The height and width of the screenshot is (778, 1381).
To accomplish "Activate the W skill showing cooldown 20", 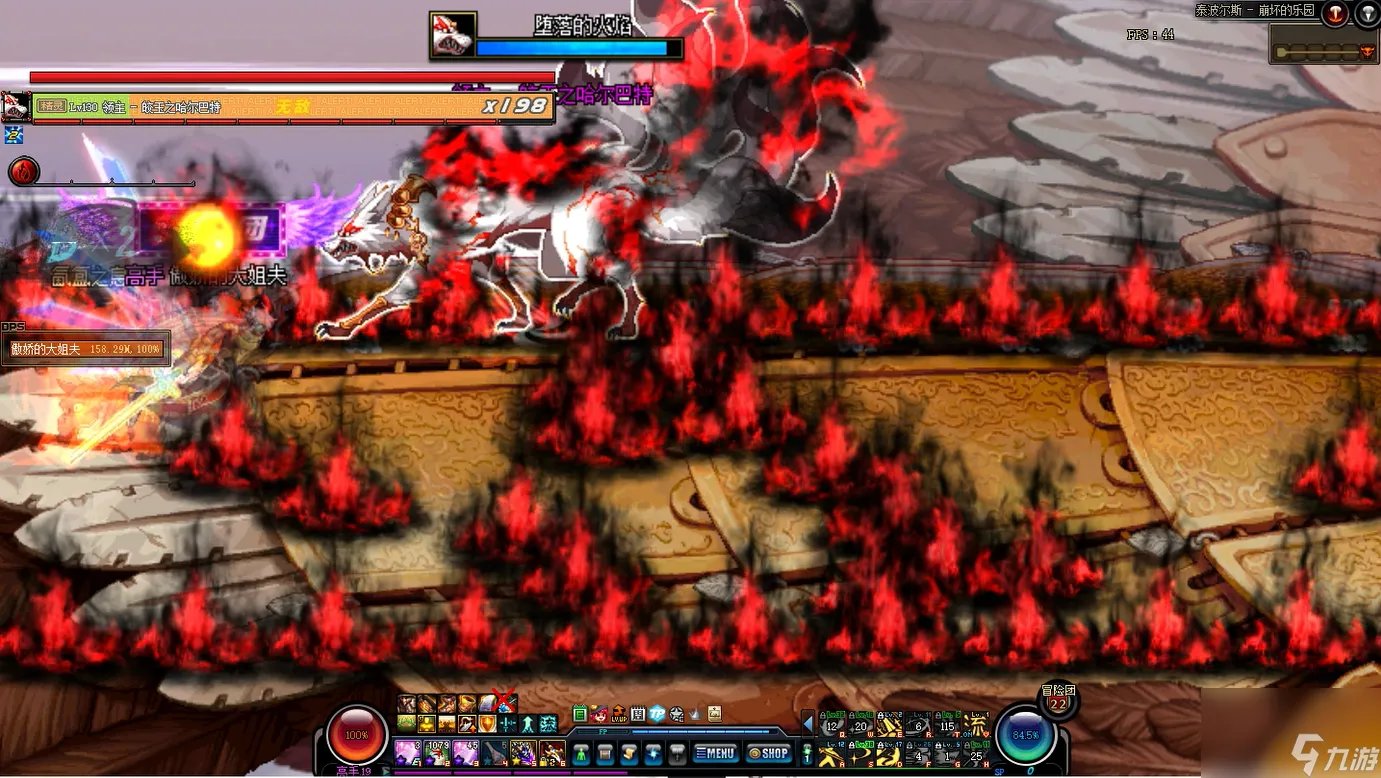I will (x=861, y=726).
